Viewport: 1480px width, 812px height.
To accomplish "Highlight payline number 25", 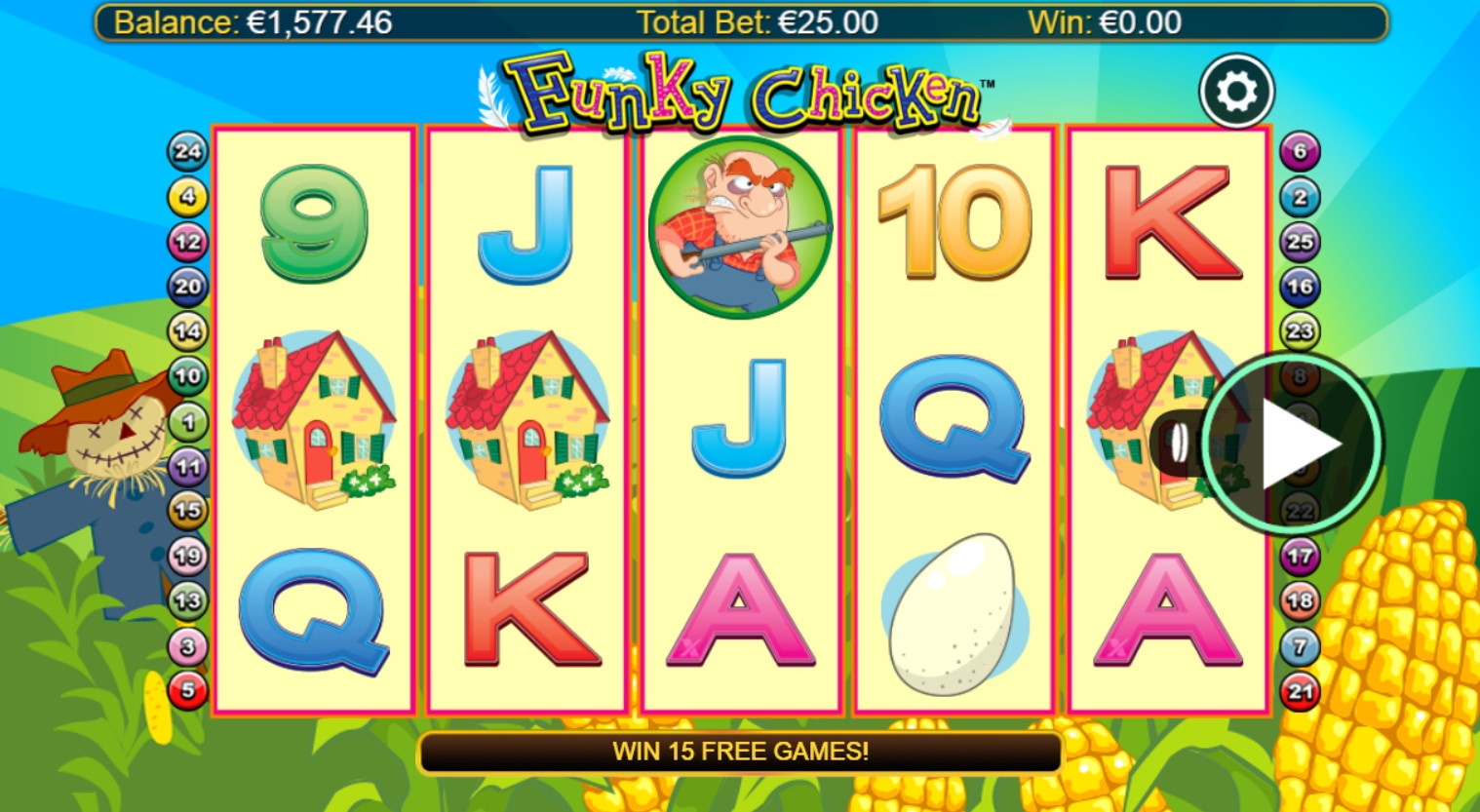I will 1300,242.
